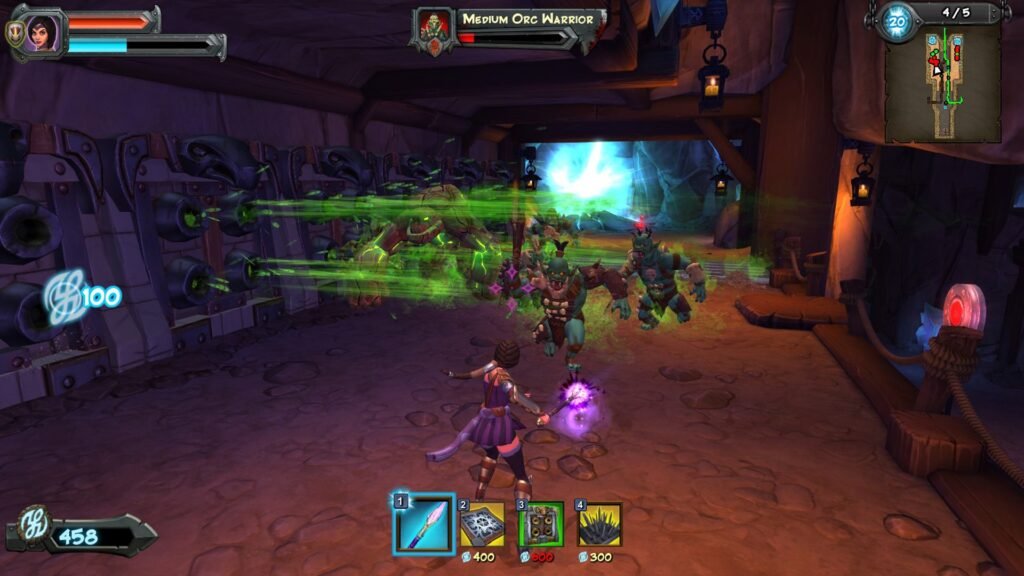Image resolution: width=1024 pixels, height=576 pixels.
Task: Choose the floor grate trap costing 400
Action: click(483, 525)
